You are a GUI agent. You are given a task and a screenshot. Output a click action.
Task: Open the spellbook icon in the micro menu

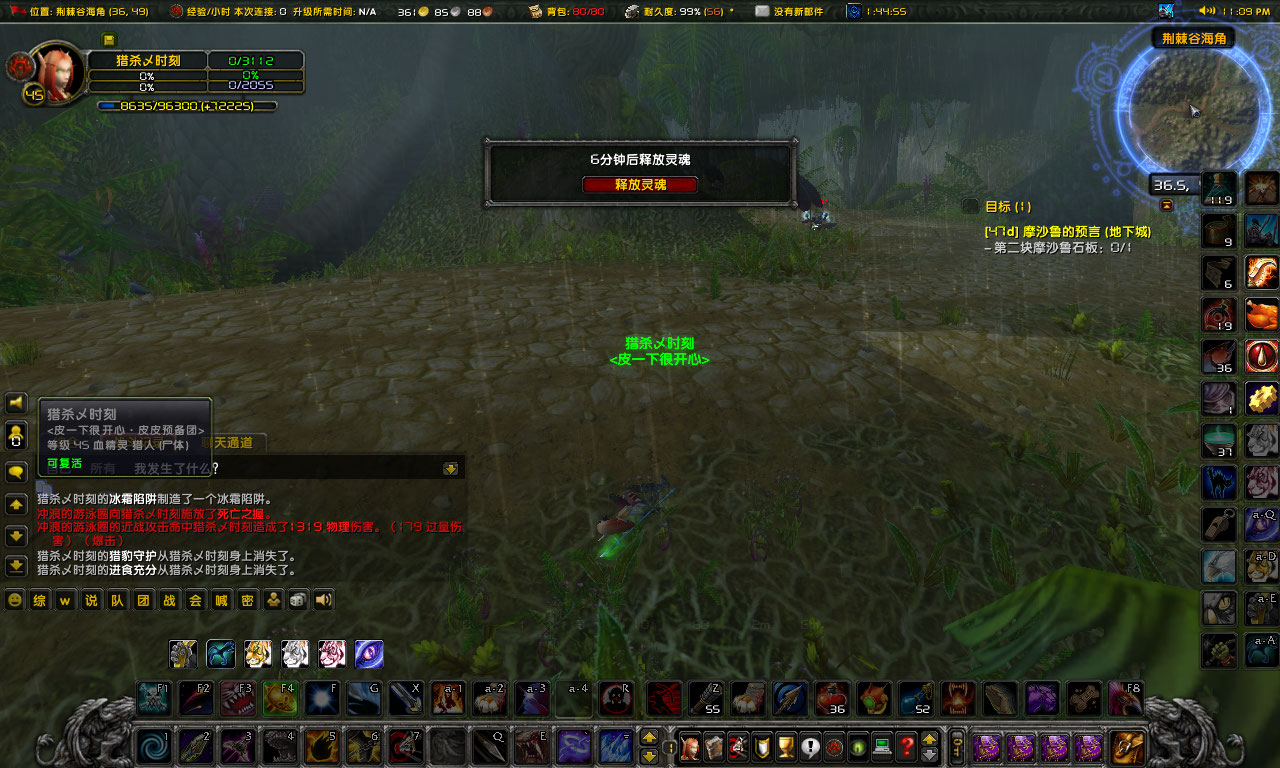pos(713,747)
